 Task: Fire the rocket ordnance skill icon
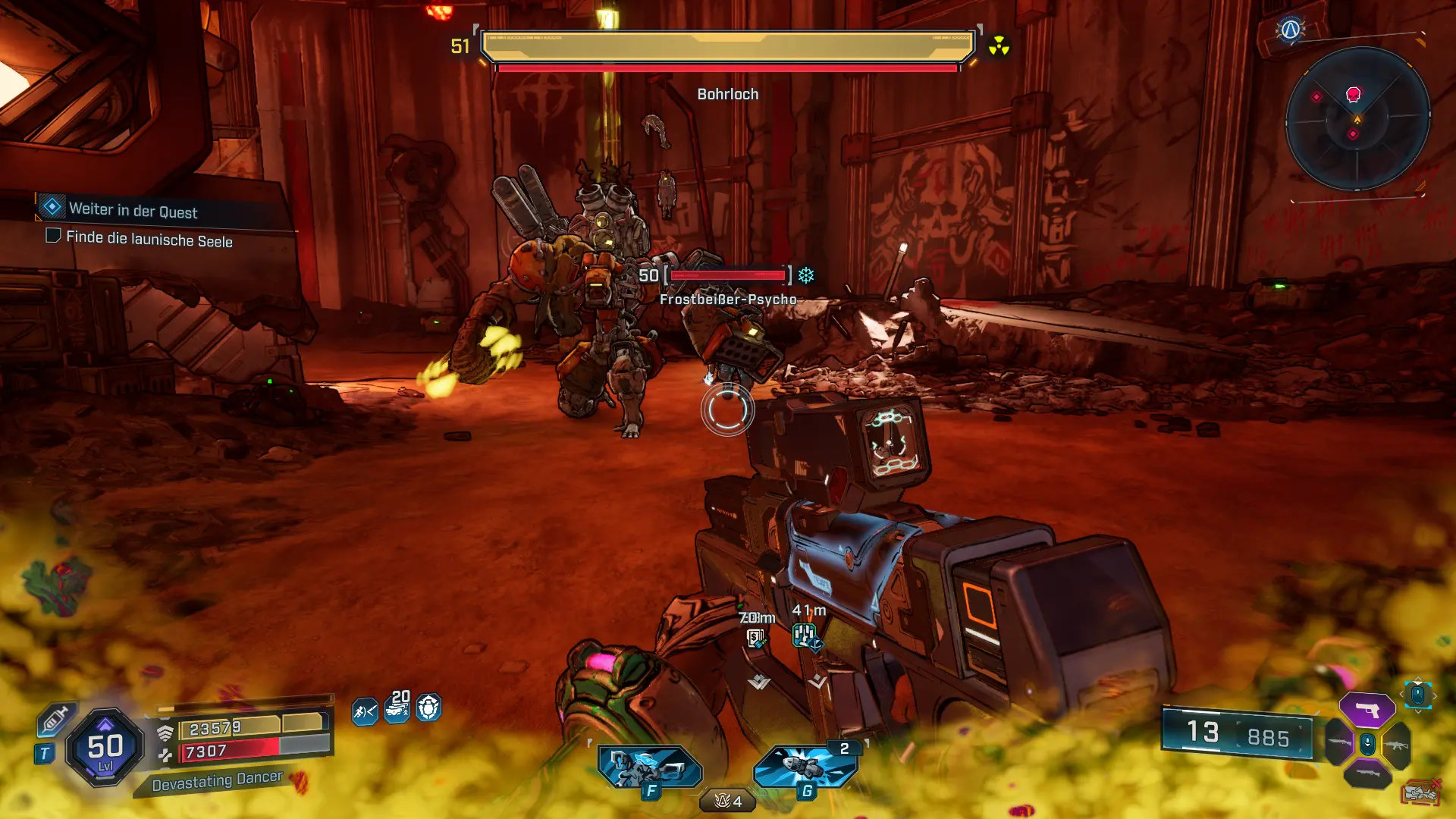point(805,766)
